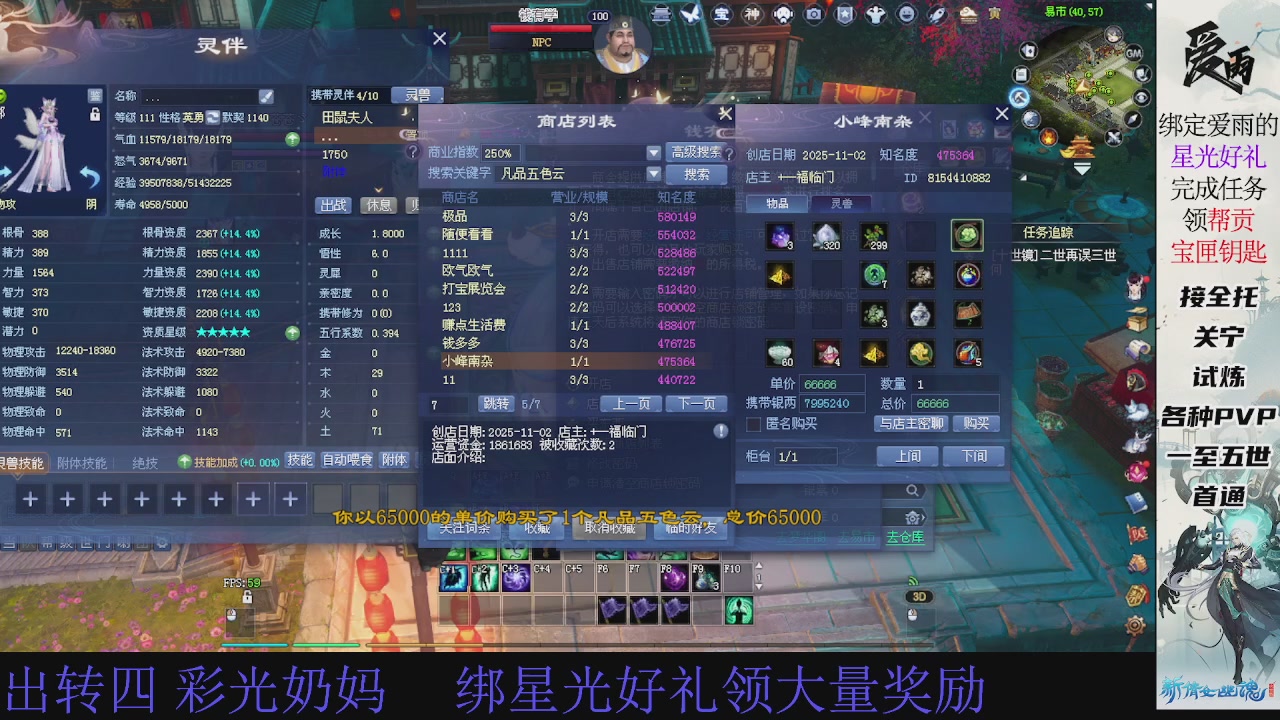Click the 神 icon in the top toolbar
Screen dimensions: 1280x720
pyautogui.click(x=754, y=14)
